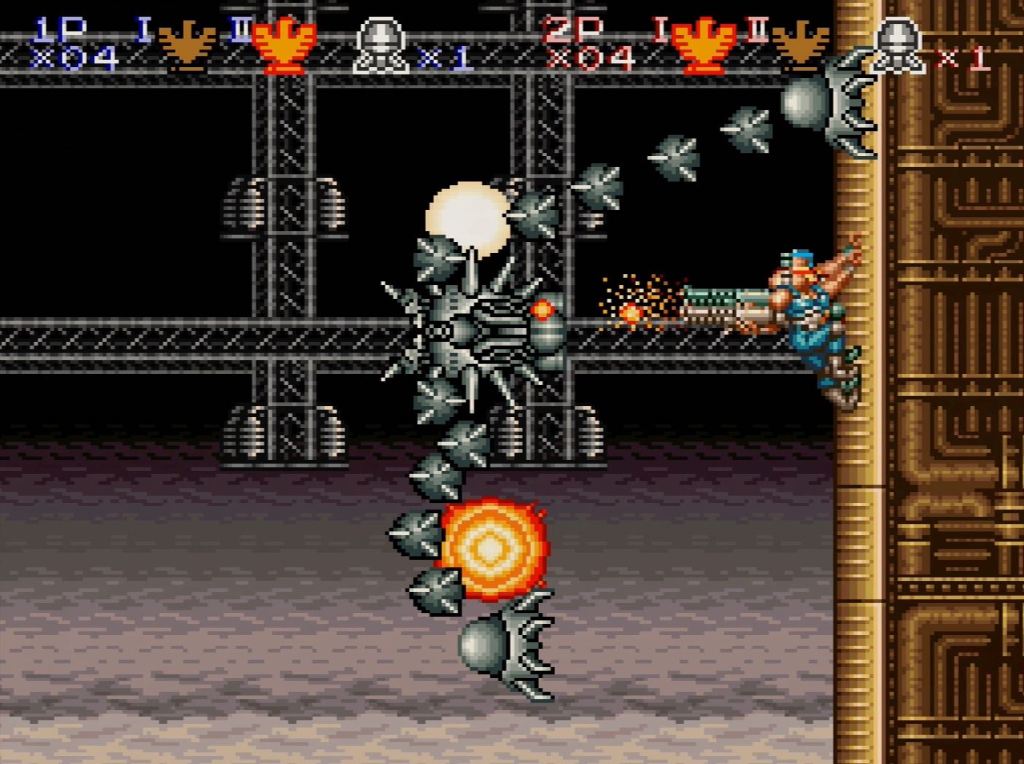Click player 2's smart bomb icon
Viewport: 1024px width, 764px height.
click(x=897, y=46)
